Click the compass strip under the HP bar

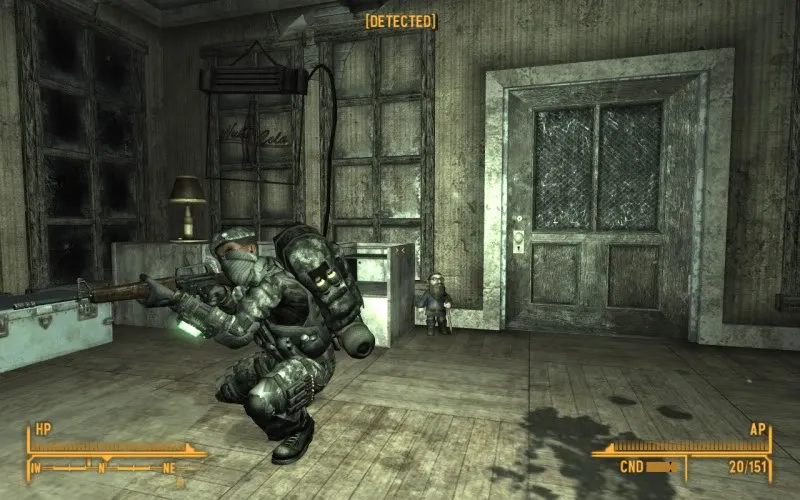tap(110, 465)
